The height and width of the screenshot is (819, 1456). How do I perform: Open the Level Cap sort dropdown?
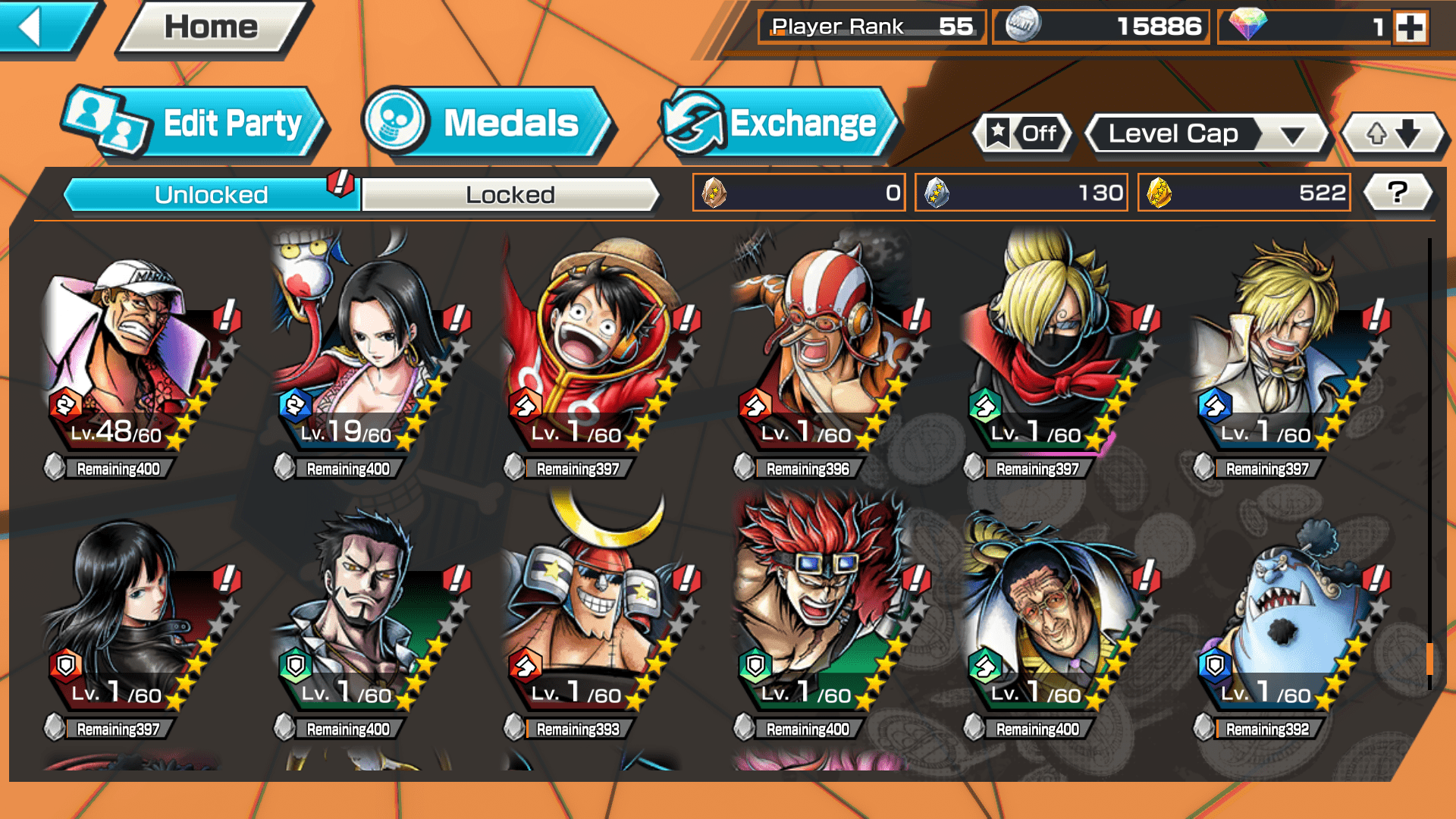pos(1208,134)
